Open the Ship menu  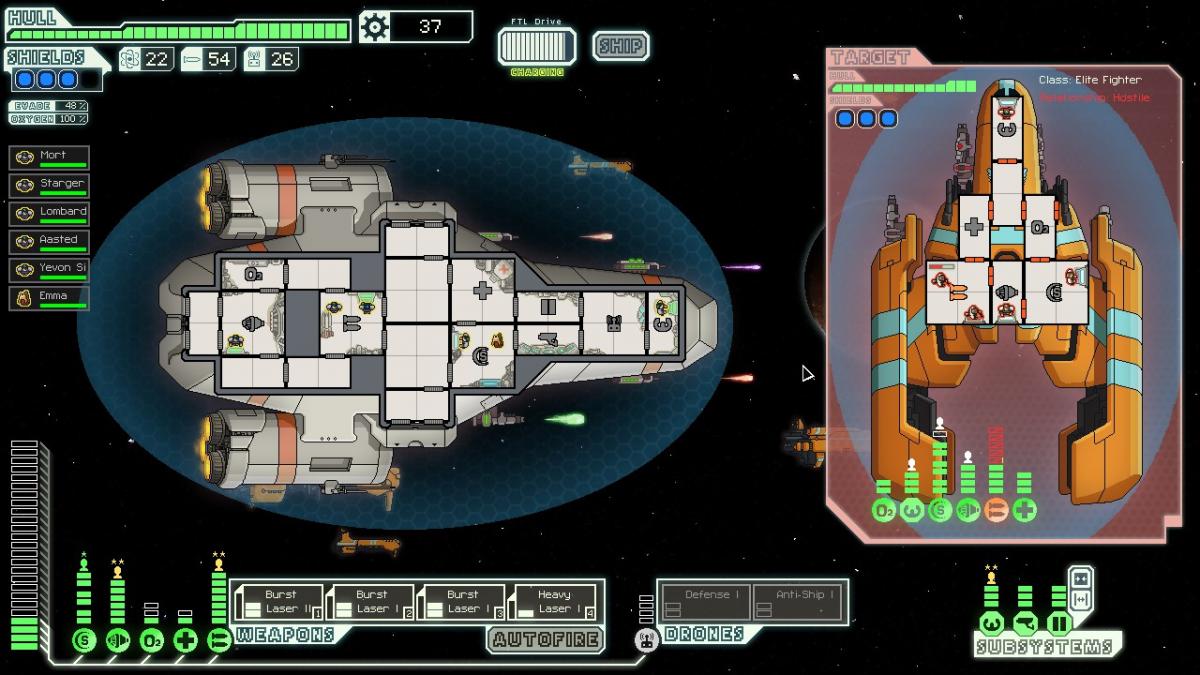click(620, 46)
